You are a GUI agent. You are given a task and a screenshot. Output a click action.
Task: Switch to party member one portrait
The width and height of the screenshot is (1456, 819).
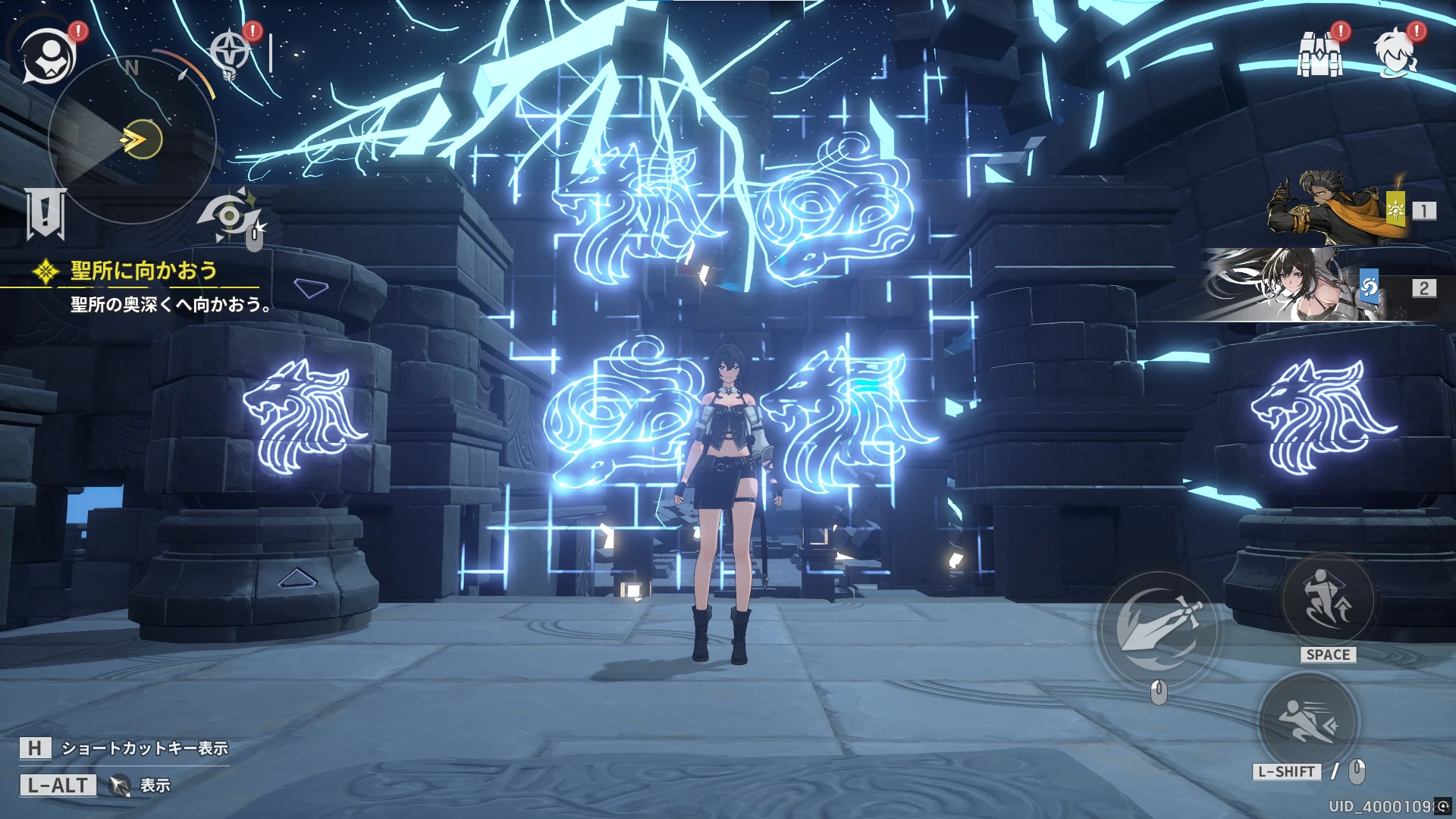click(1335, 208)
